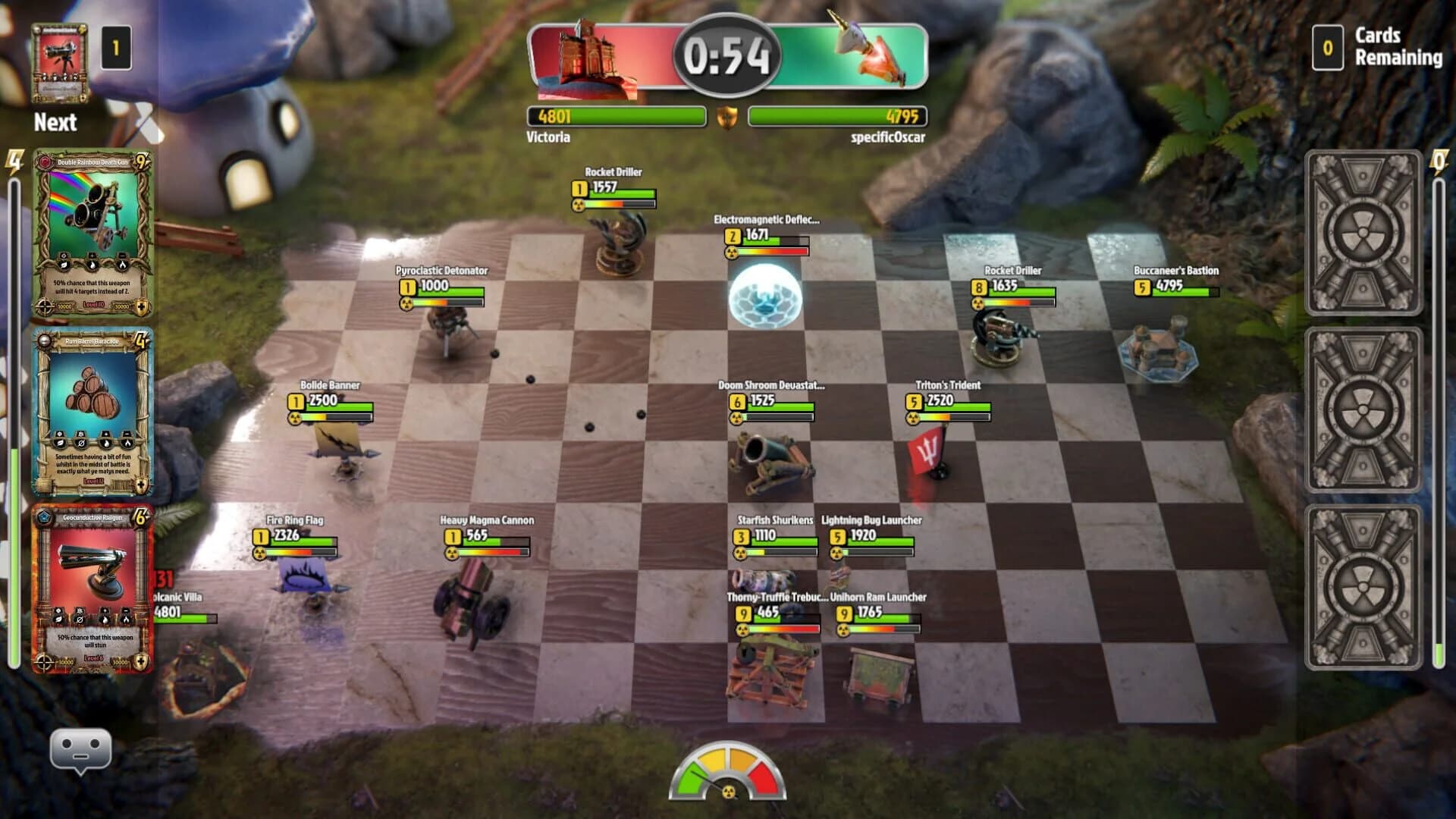The width and height of the screenshot is (1456, 819).
Task: Click the radiation gauge at the bottom
Action: click(726, 773)
